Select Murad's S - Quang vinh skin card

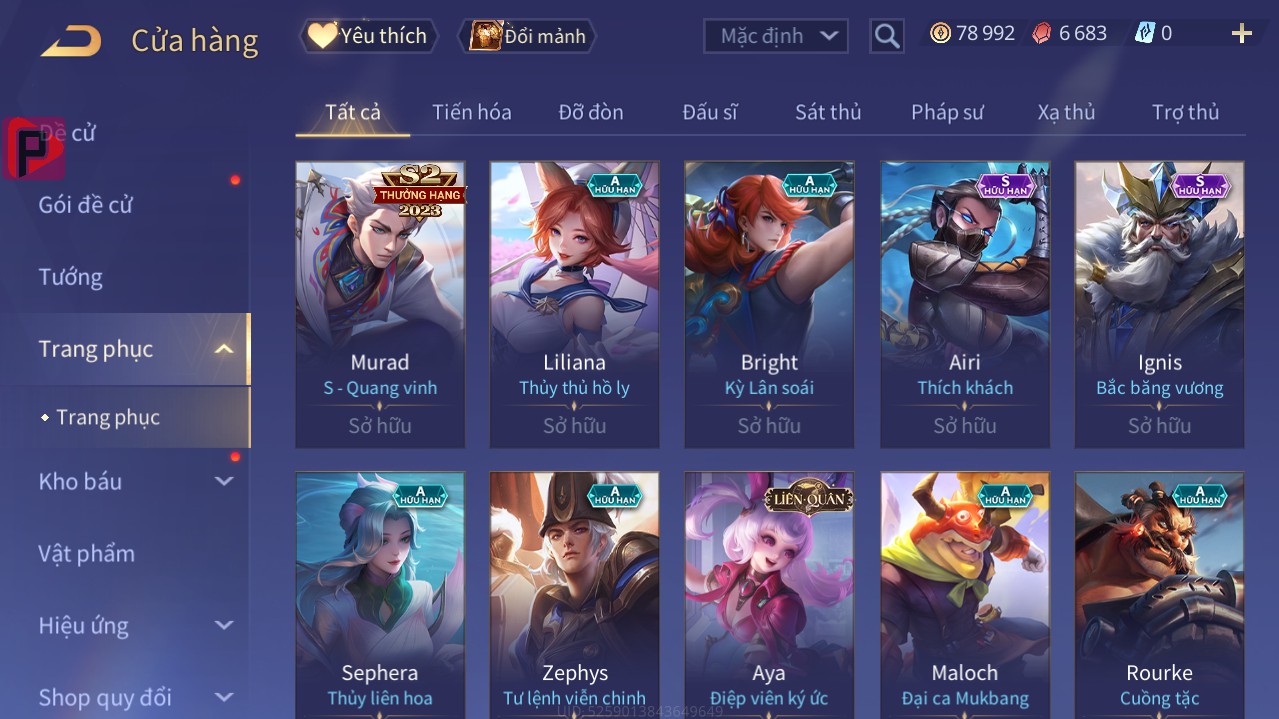coord(380,304)
